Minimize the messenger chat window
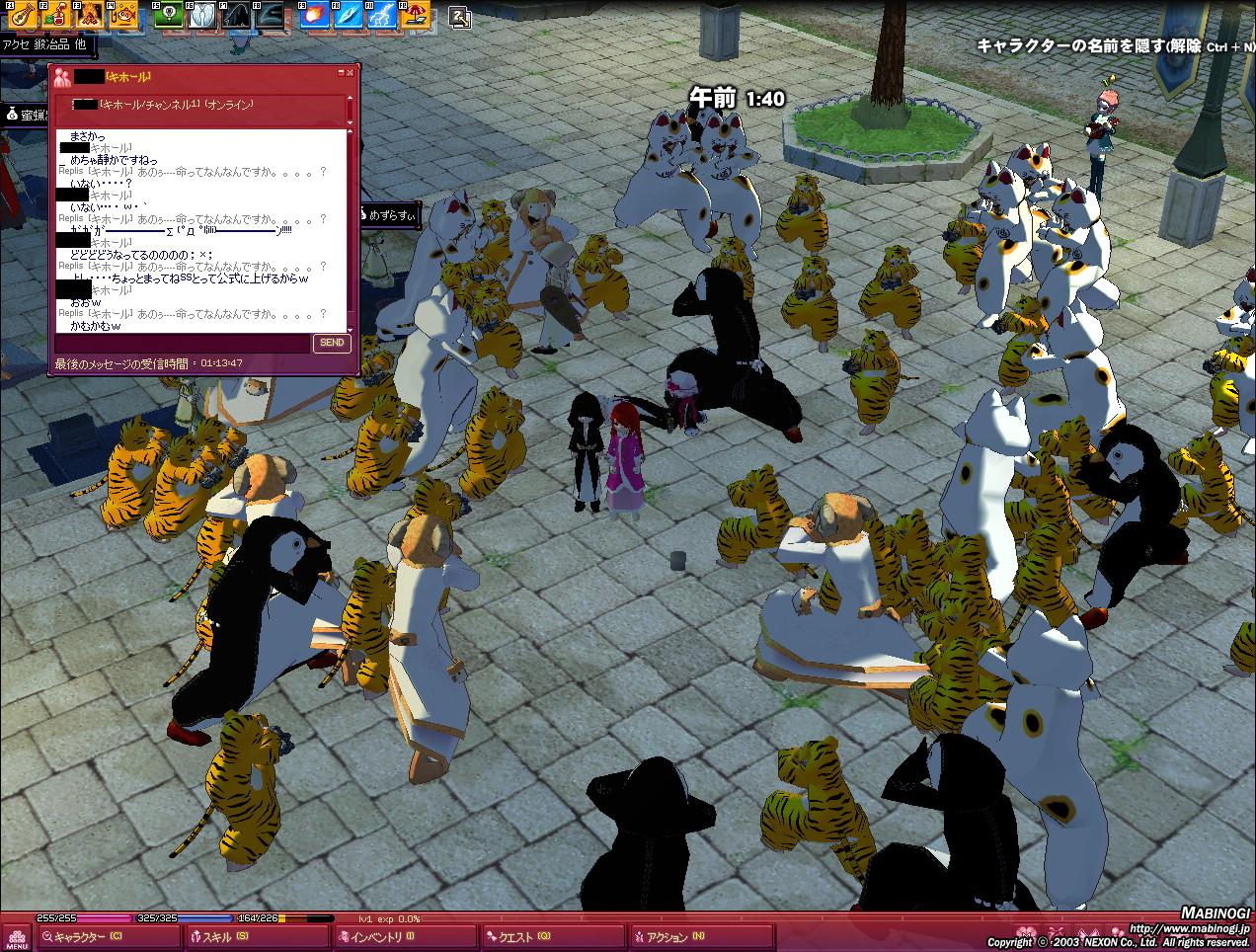 coord(340,73)
